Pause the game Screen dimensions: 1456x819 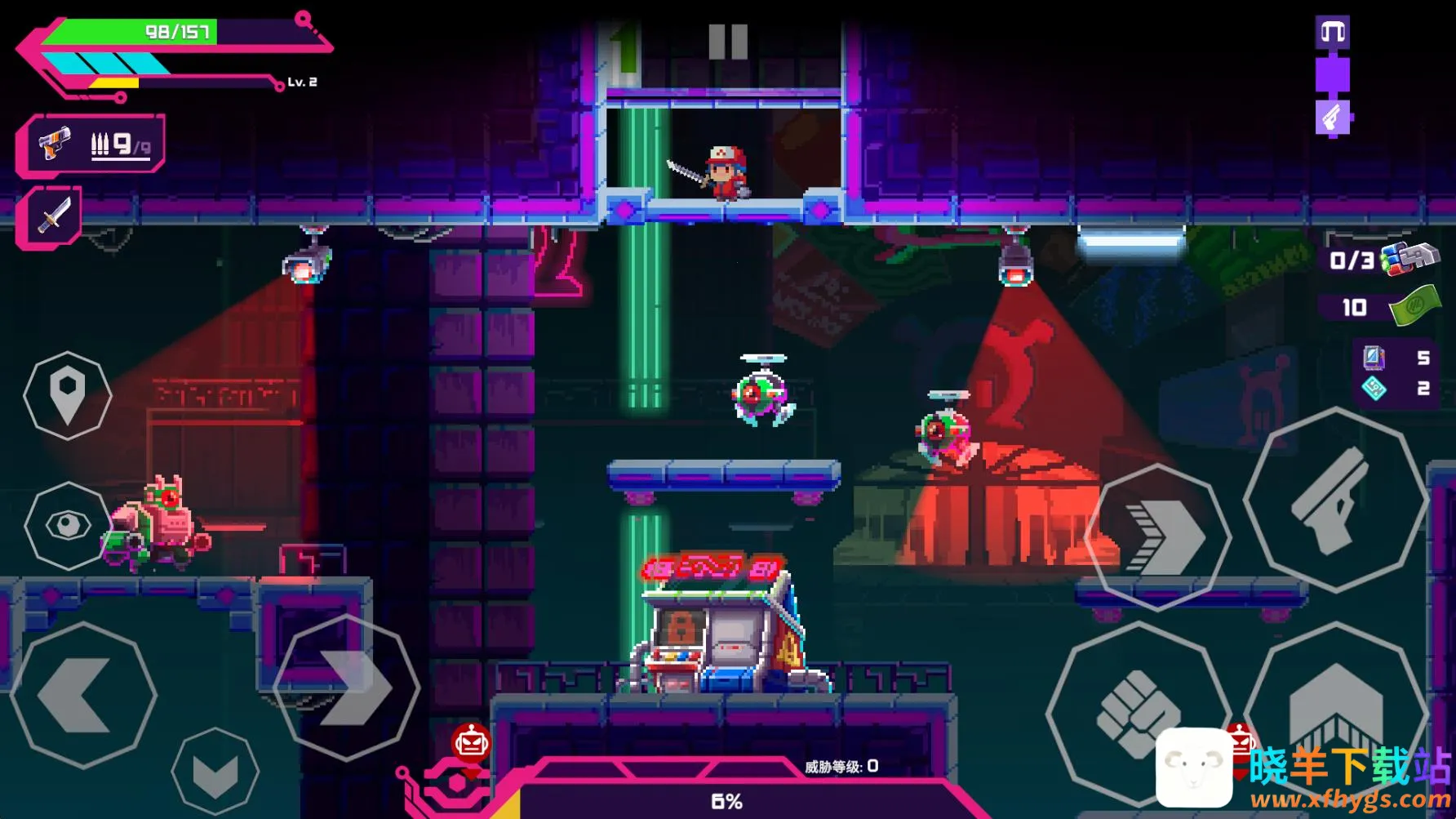pyautogui.click(x=728, y=42)
